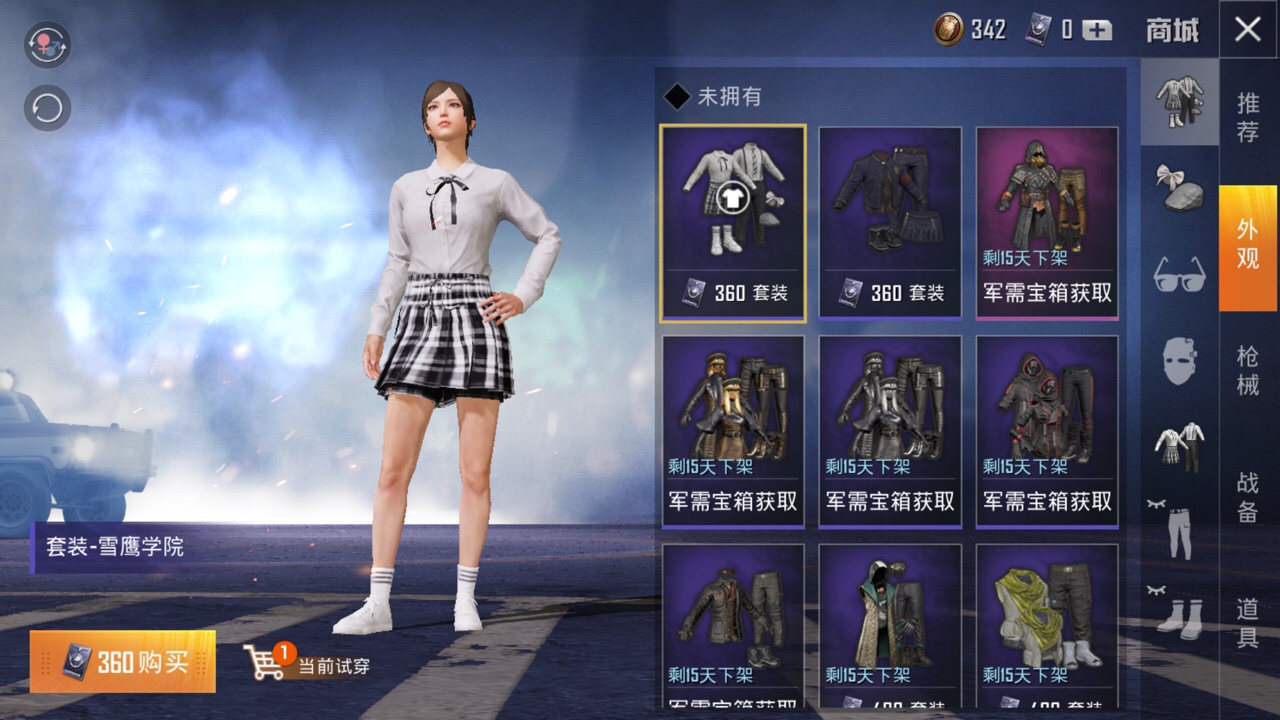The width and height of the screenshot is (1280, 720).
Task: Open the 枪械 tab
Action: pyautogui.click(x=1248, y=369)
